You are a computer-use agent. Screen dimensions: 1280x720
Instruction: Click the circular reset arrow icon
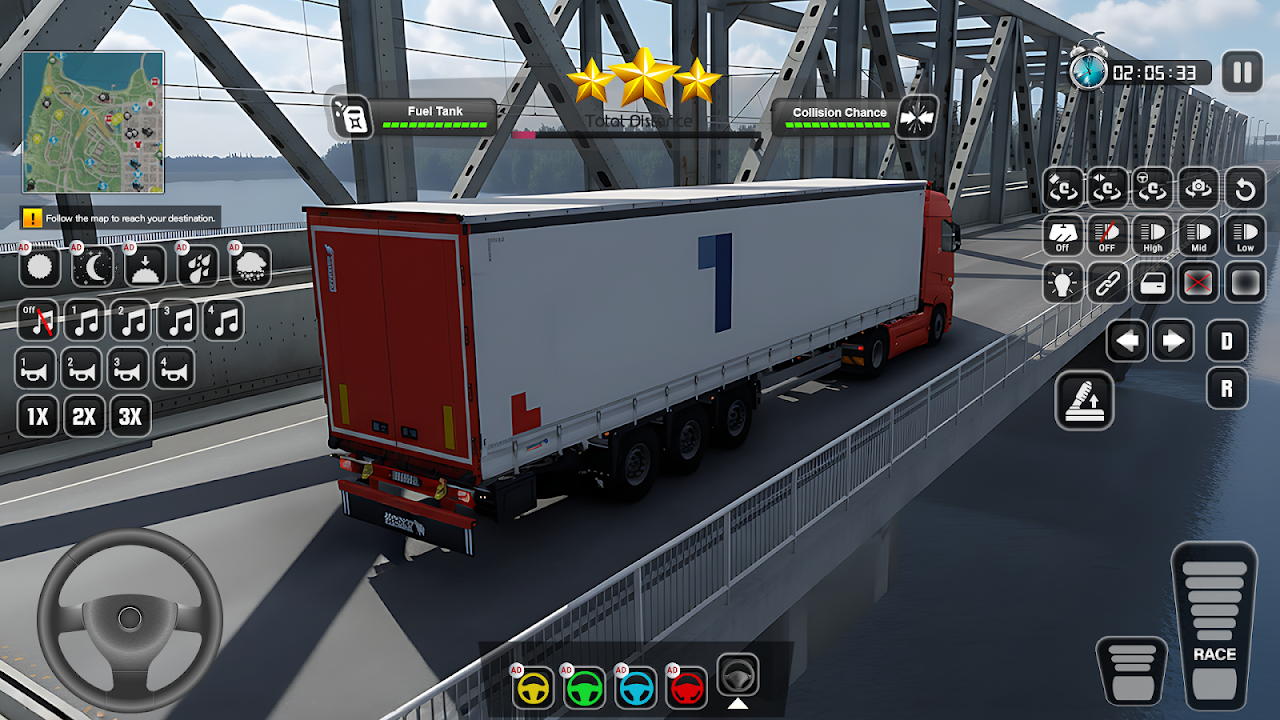click(x=1245, y=188)
